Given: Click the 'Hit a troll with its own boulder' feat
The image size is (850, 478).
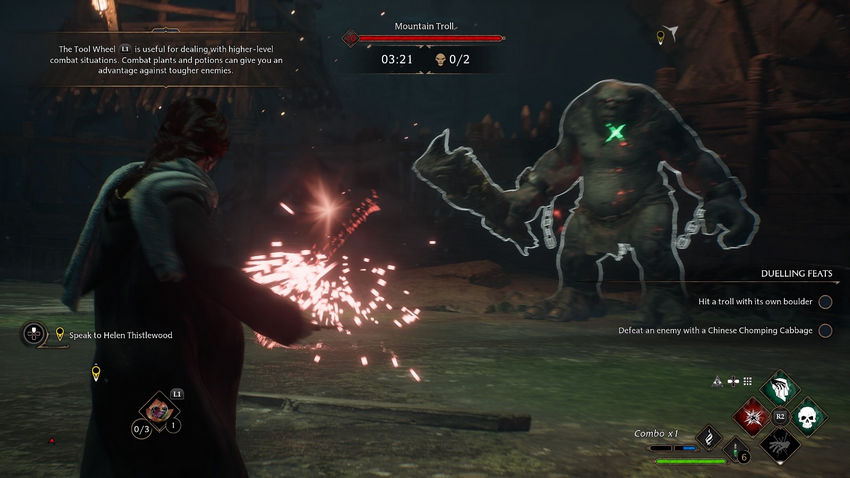Looking at the screenshot, I should [753, 301].
